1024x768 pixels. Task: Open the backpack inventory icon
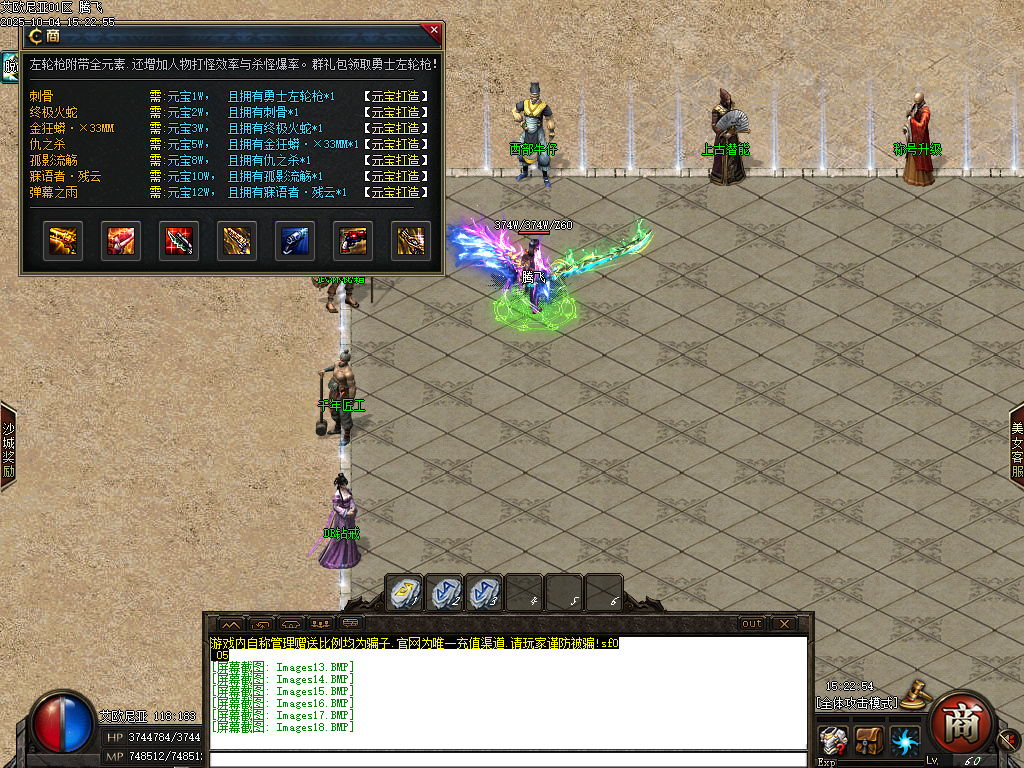(x=868, y=742)
